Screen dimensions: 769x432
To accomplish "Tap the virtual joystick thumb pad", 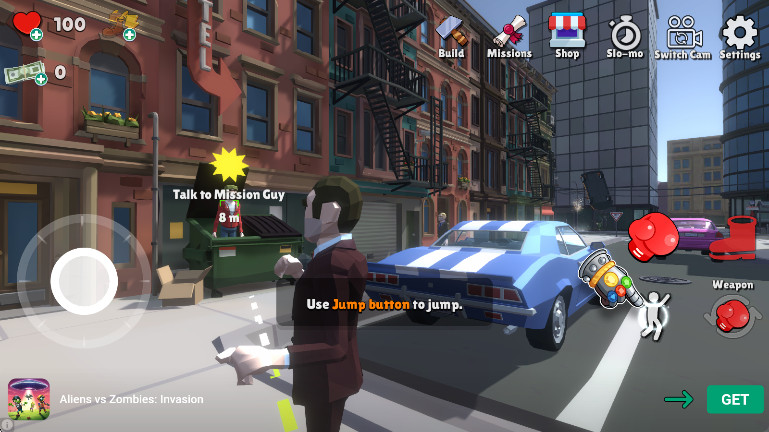I will click(84, 281).
